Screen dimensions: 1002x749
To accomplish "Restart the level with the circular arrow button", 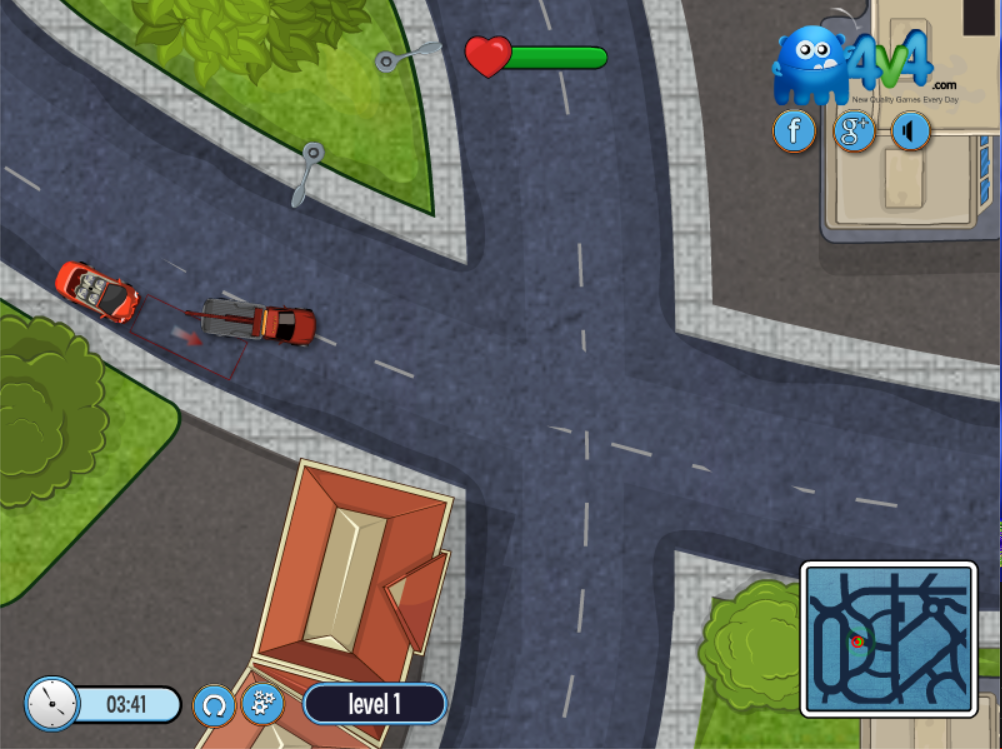I will (213, 705).
